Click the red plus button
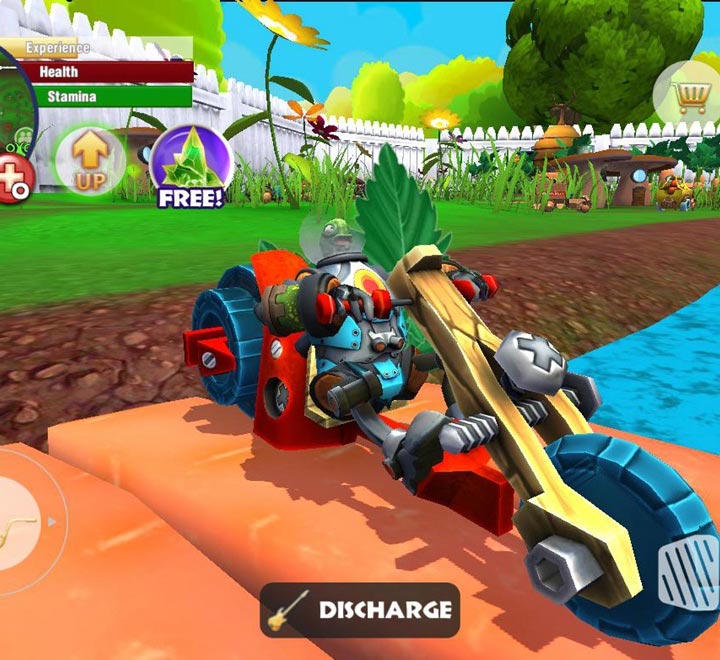The height and width of the screenshot is (660, 720). [14, 181]
